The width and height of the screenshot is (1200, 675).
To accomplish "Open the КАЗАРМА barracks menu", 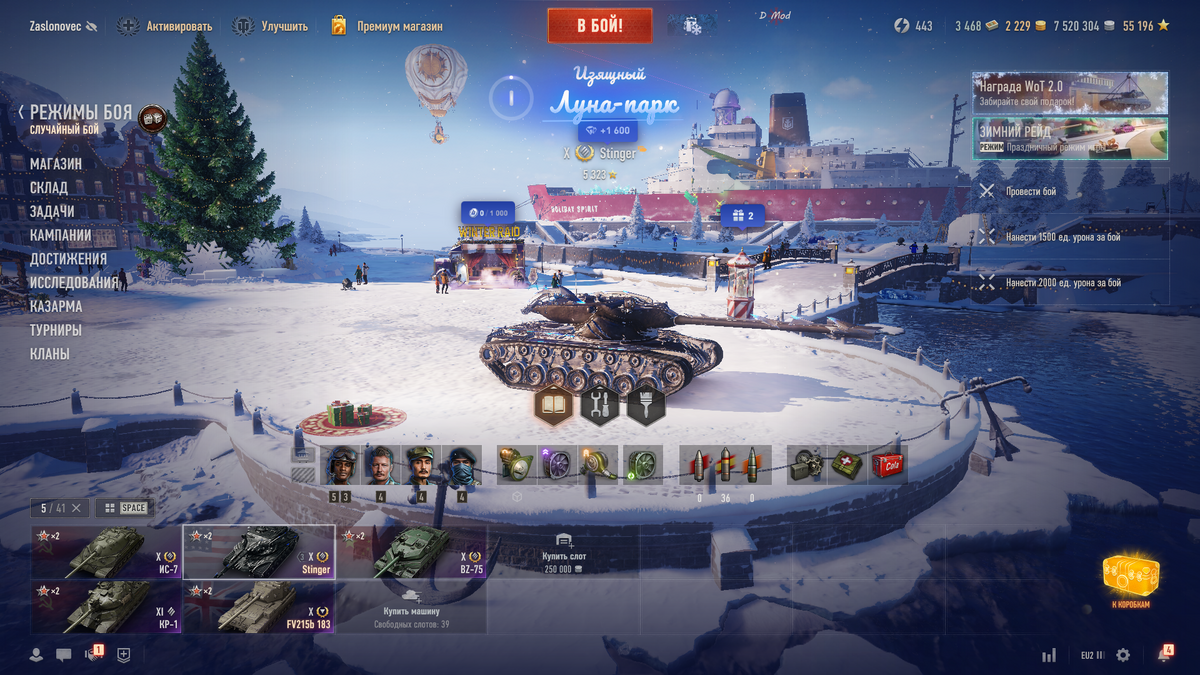I will tap(56, 307).
